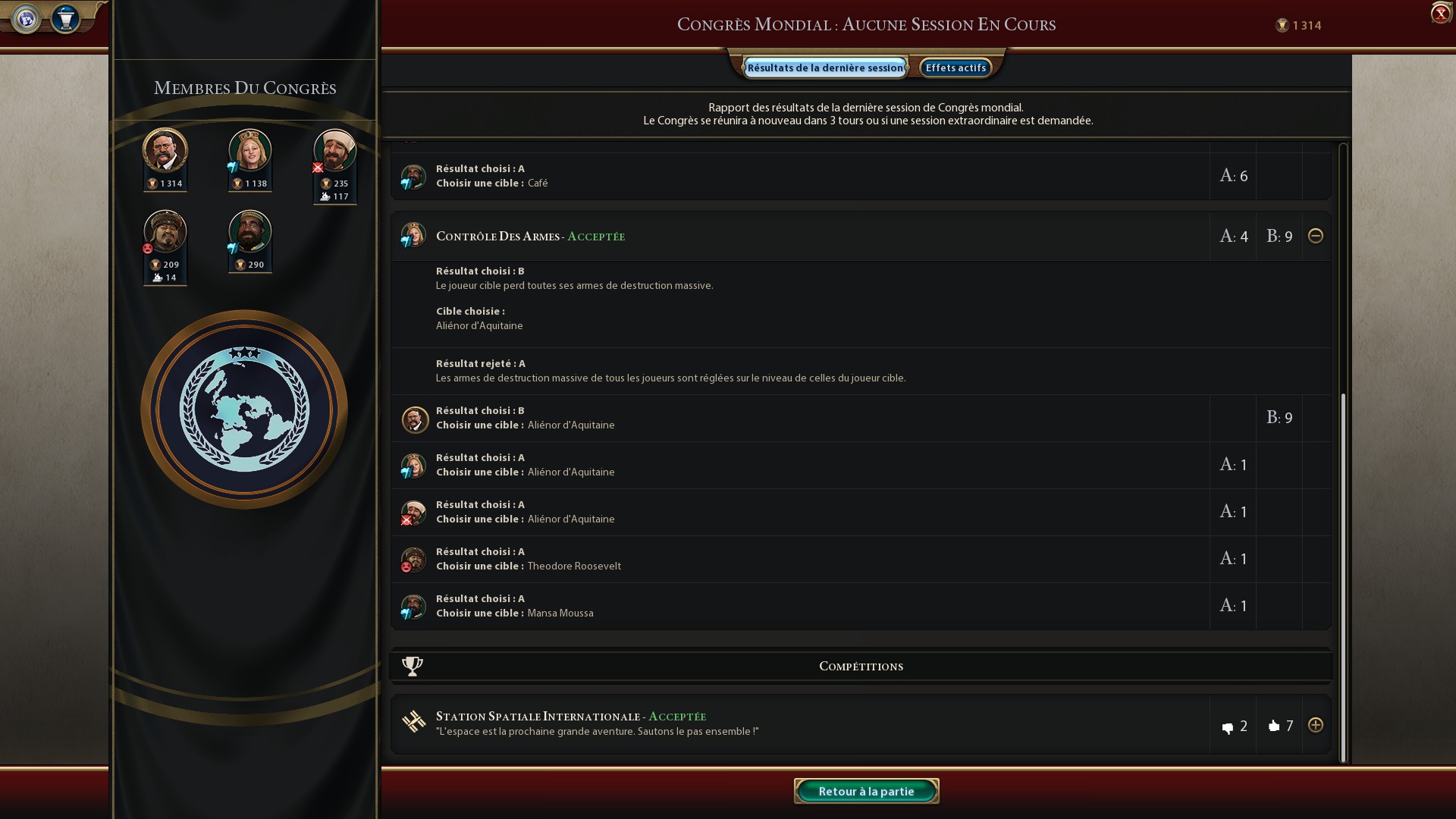Click the thumbs-down vote count of 2
Viewport: 1456px width, 819px height.
pyautogui.click(x=1235, y=725)
